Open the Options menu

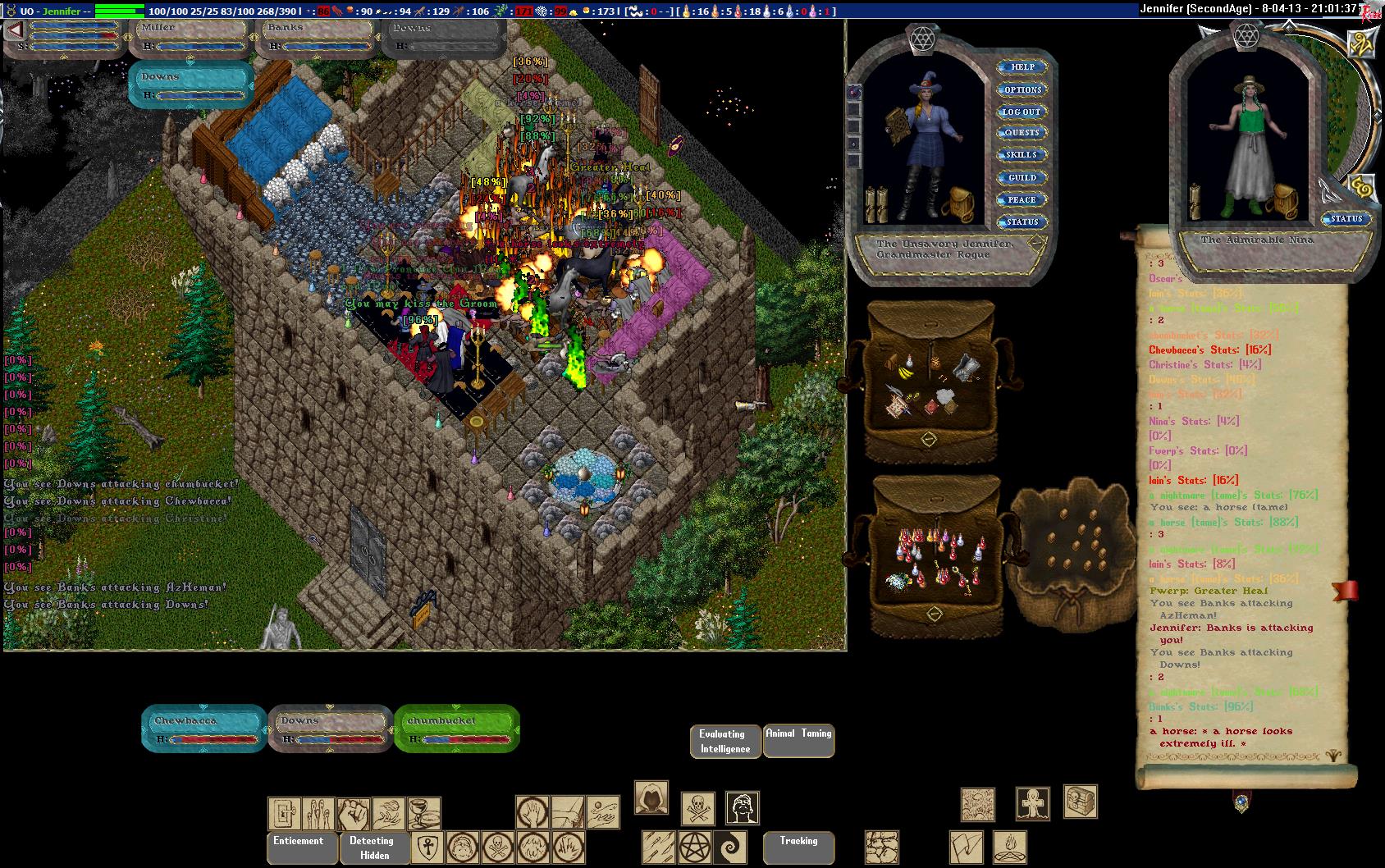click(1022, 89)
